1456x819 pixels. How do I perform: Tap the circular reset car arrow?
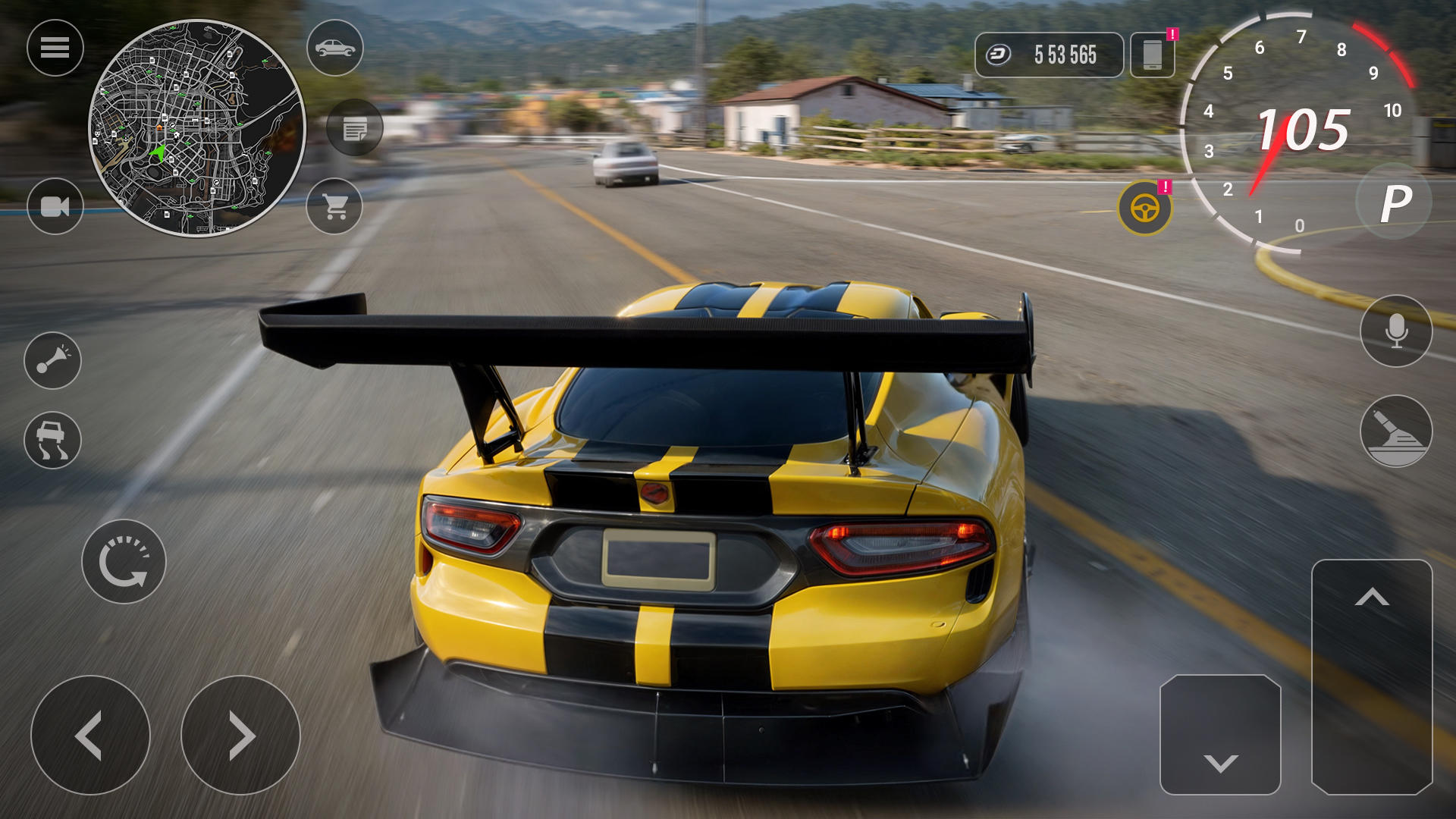coord(124,562)
